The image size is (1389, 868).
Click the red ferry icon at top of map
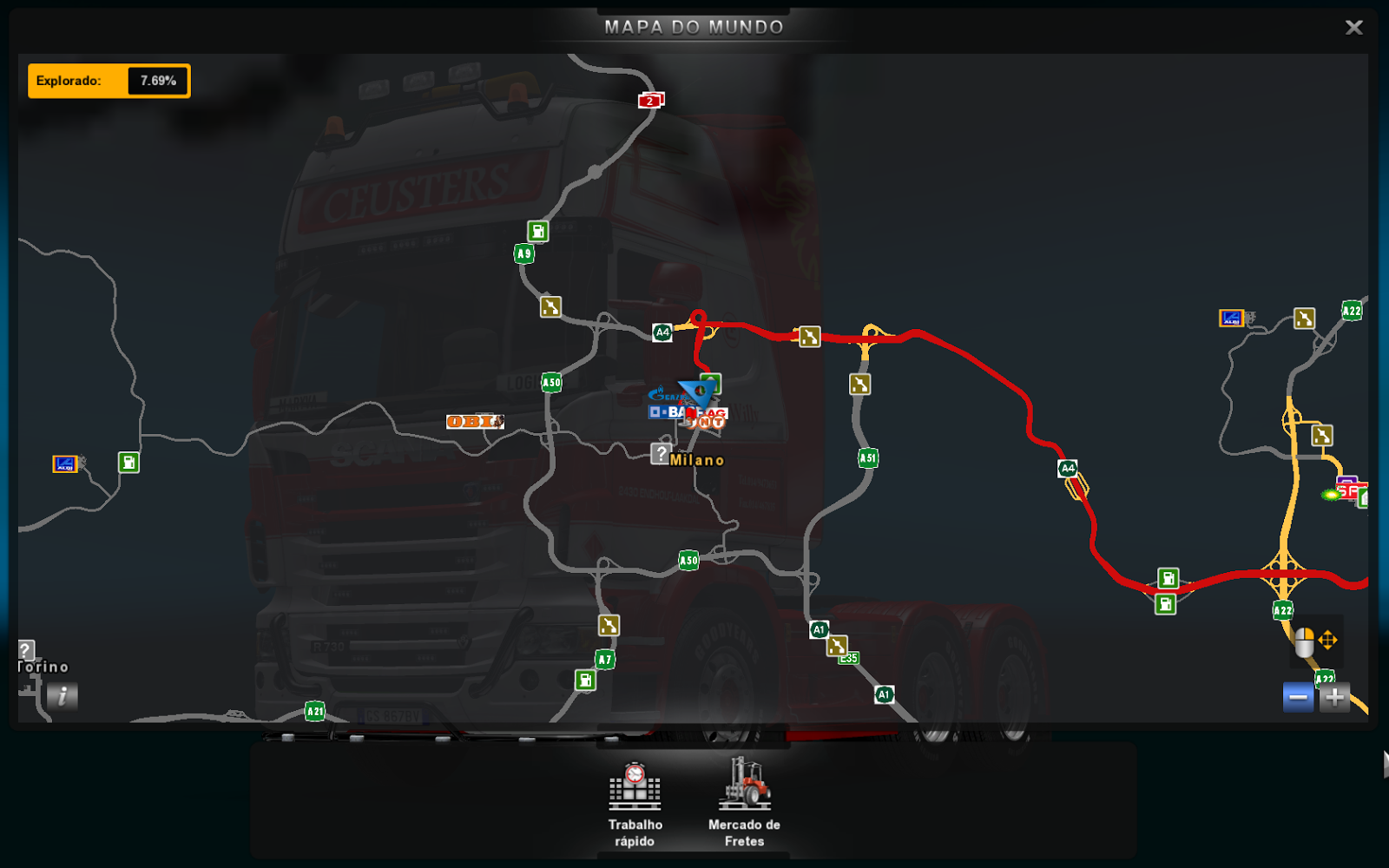click(649, 101)
